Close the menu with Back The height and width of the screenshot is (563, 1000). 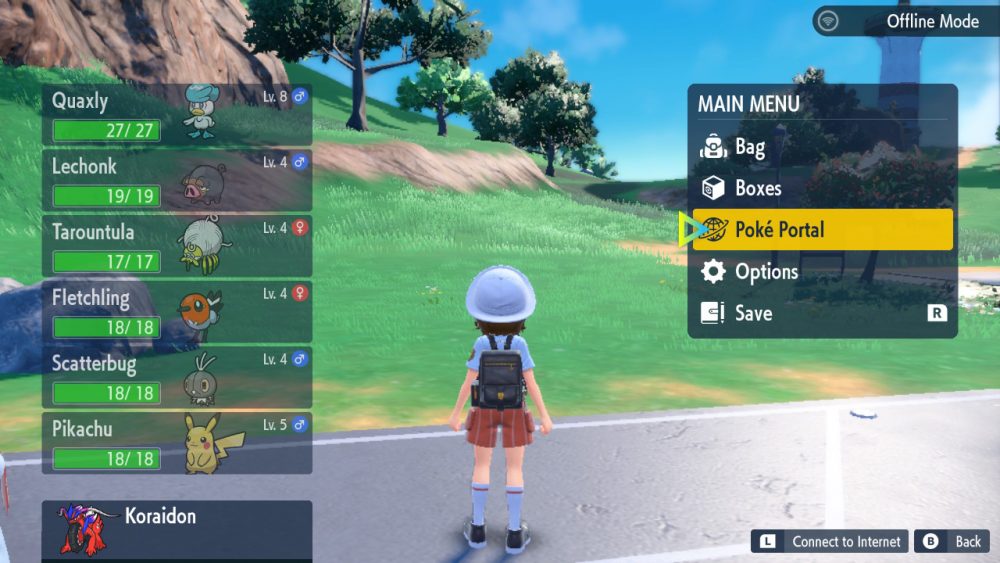click(952, 542)
